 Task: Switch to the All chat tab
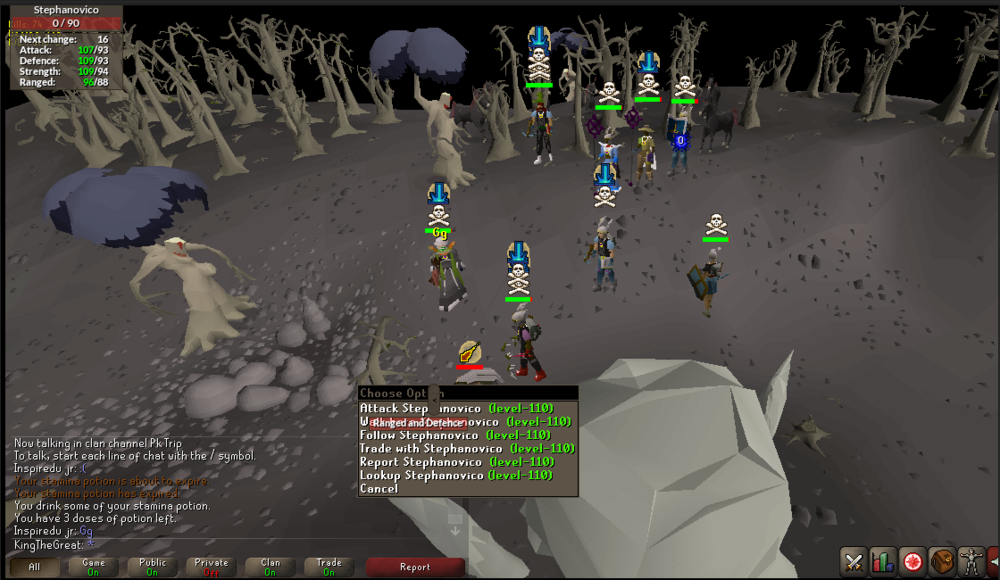pyautogui.click(x=35, y=567)
